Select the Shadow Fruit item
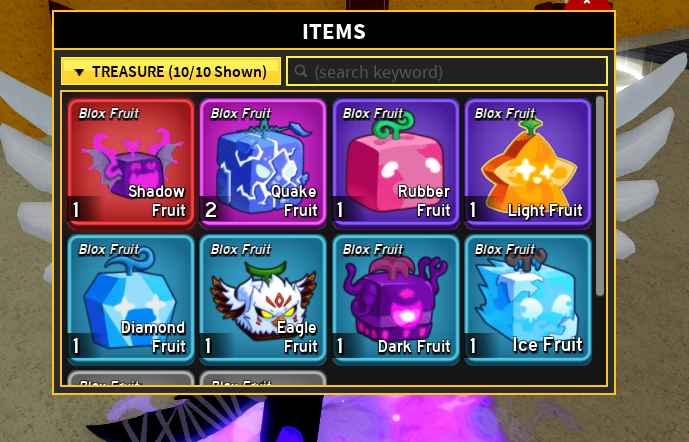 (130, 162)
